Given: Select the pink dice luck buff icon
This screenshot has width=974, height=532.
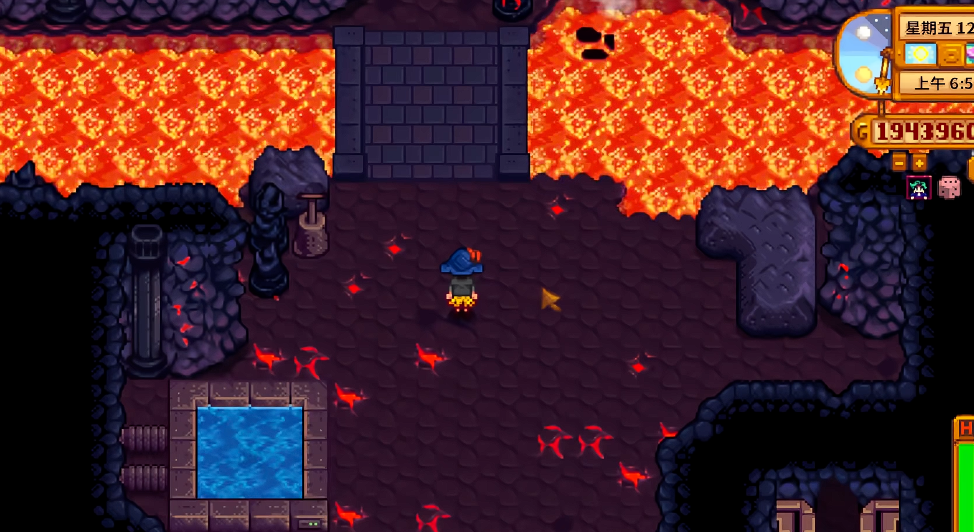Looking at the screenshot, I should pos(949,187).
